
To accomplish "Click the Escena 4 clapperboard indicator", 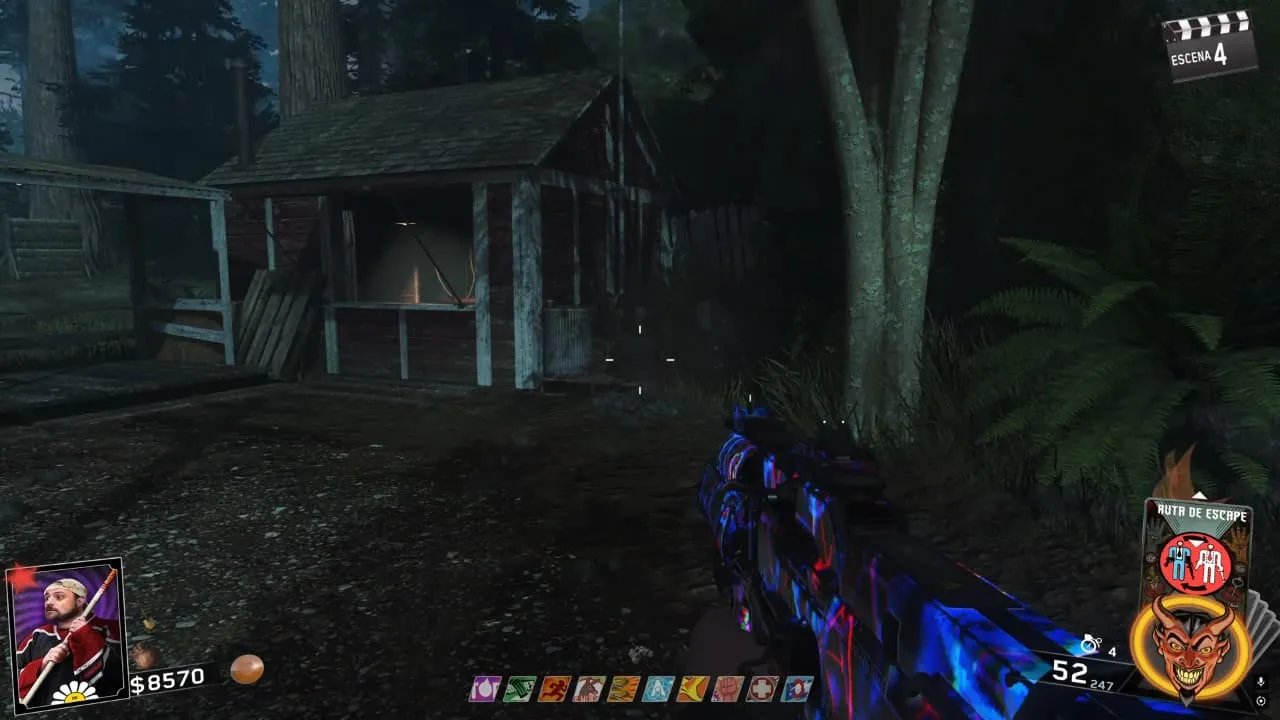I will [x=1211, y=45].
